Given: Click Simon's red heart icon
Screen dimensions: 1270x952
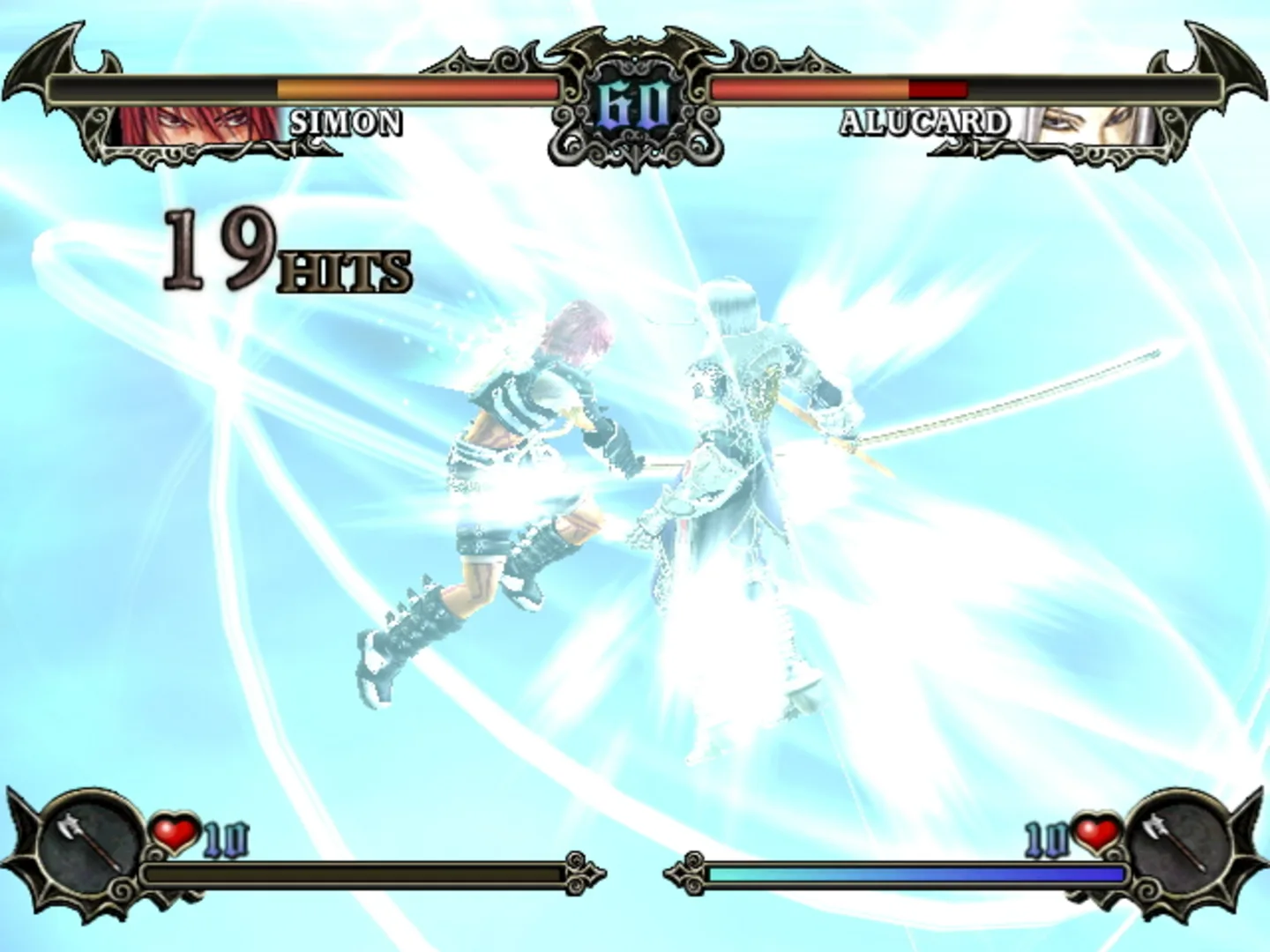Looking at the screenshot, I should click(x=176, y=832).
